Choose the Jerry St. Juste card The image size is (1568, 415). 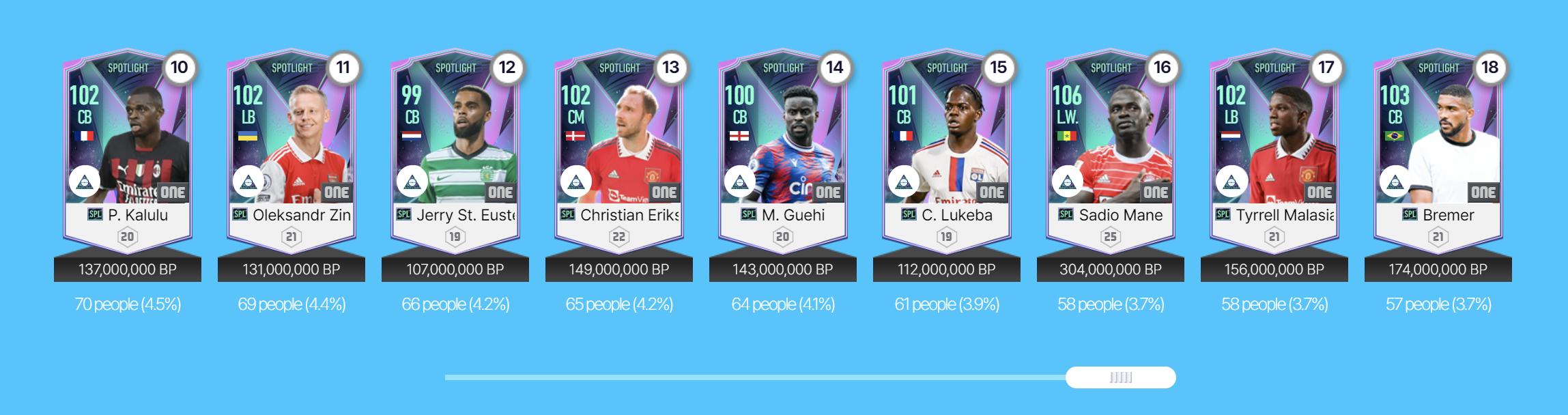pyautogui.click(x=455, y=152)
